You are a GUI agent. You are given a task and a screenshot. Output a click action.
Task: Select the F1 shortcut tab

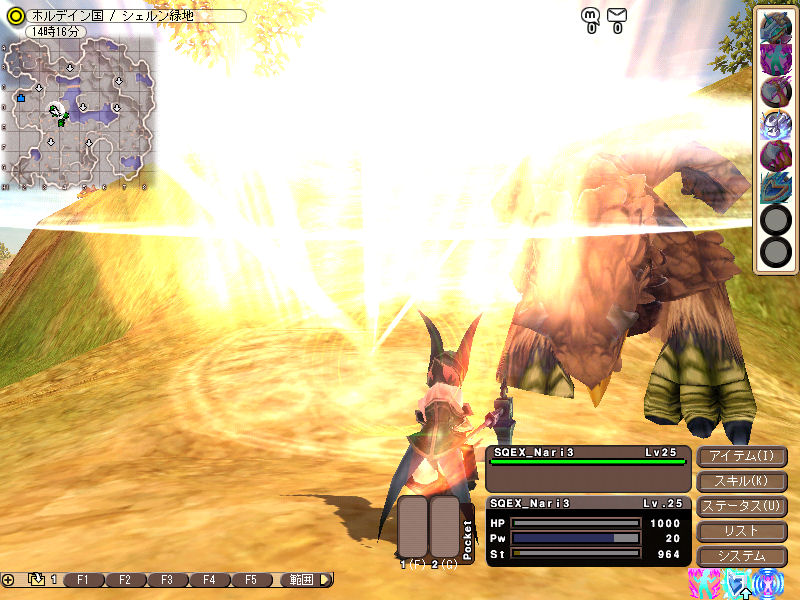(x=84, y=580)
